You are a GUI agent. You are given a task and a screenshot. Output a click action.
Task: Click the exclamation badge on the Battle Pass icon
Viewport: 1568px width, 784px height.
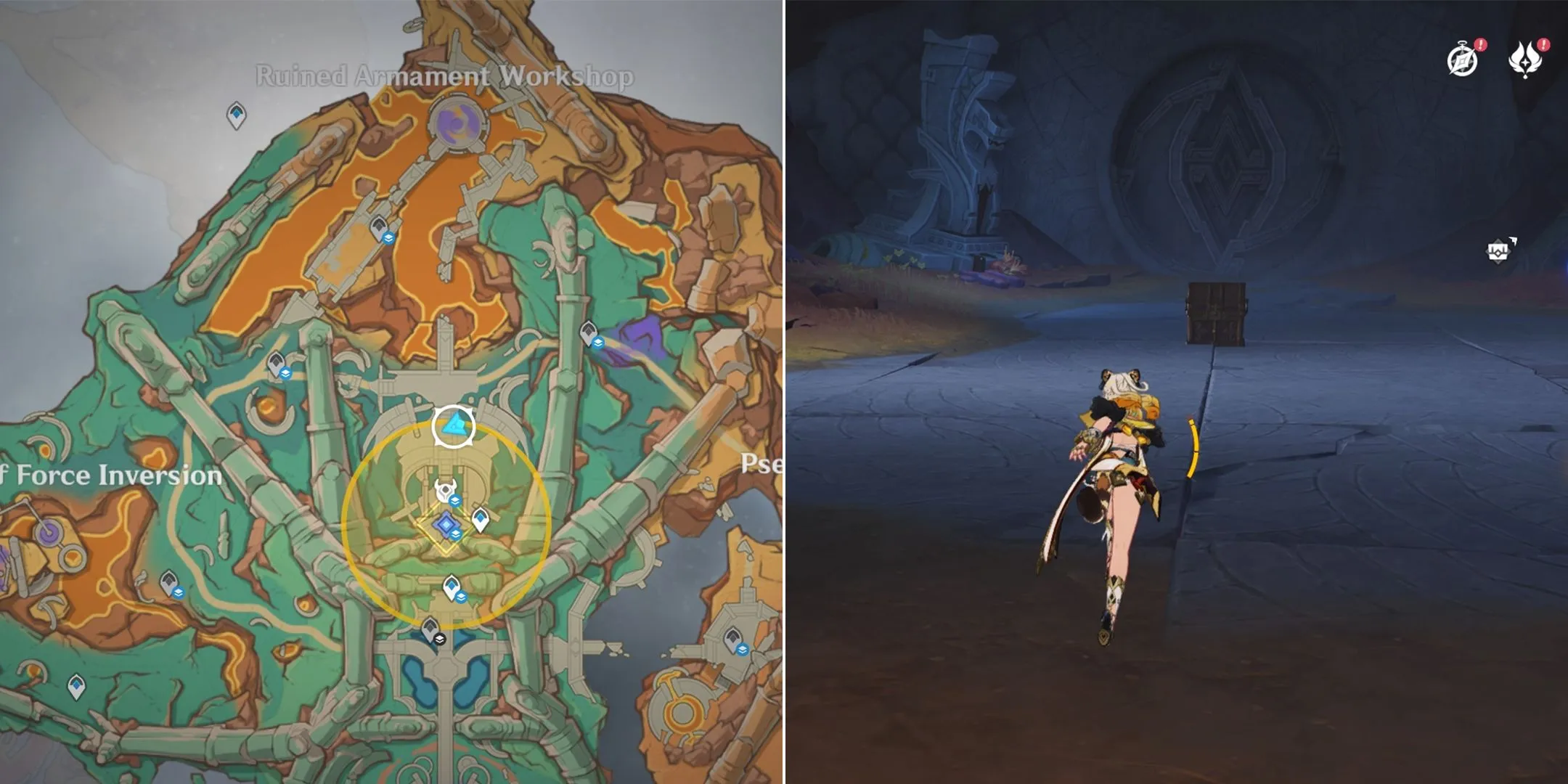click(x=1545, y=45)
